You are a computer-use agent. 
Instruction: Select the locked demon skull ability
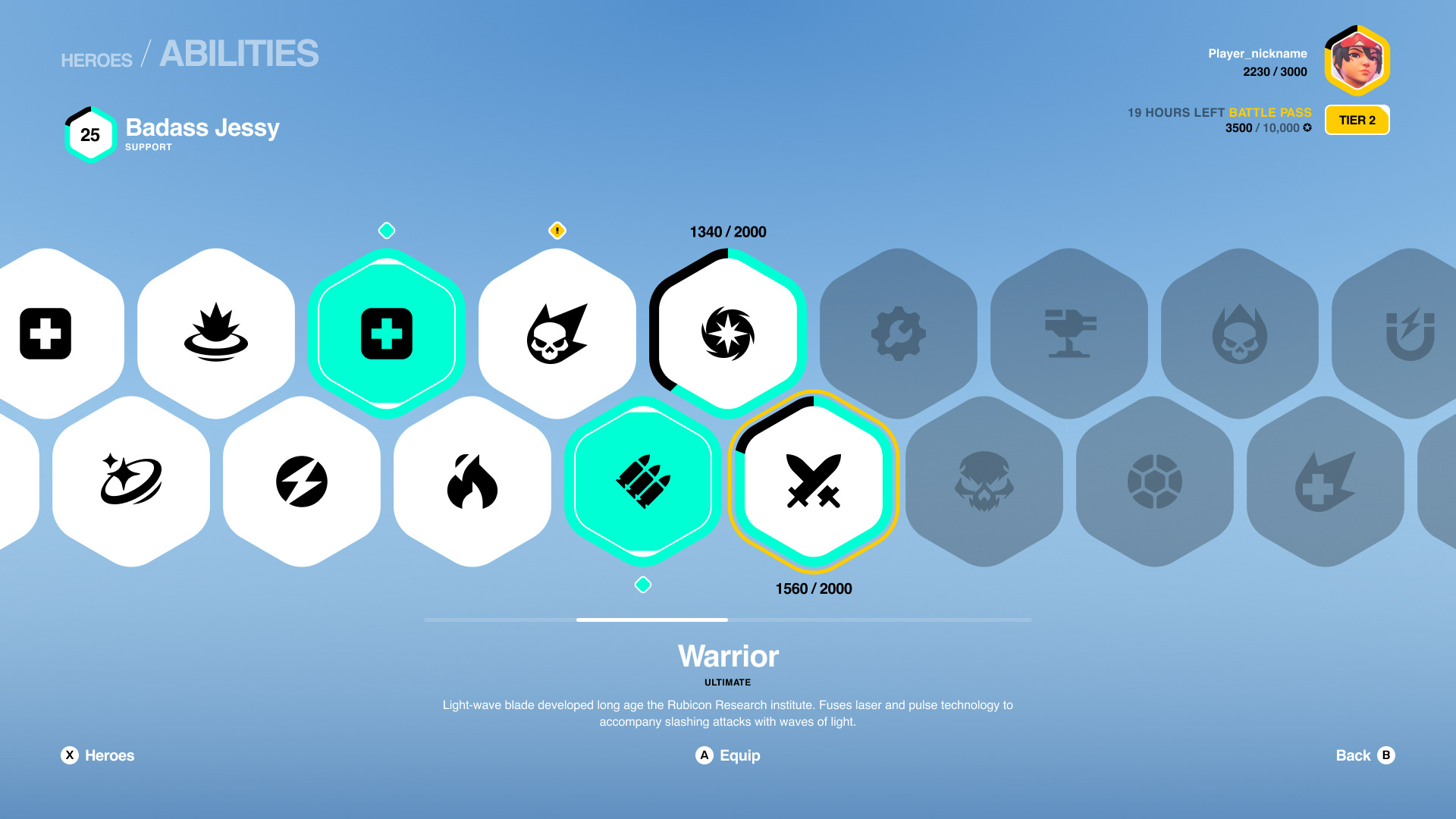coord(984,482)
